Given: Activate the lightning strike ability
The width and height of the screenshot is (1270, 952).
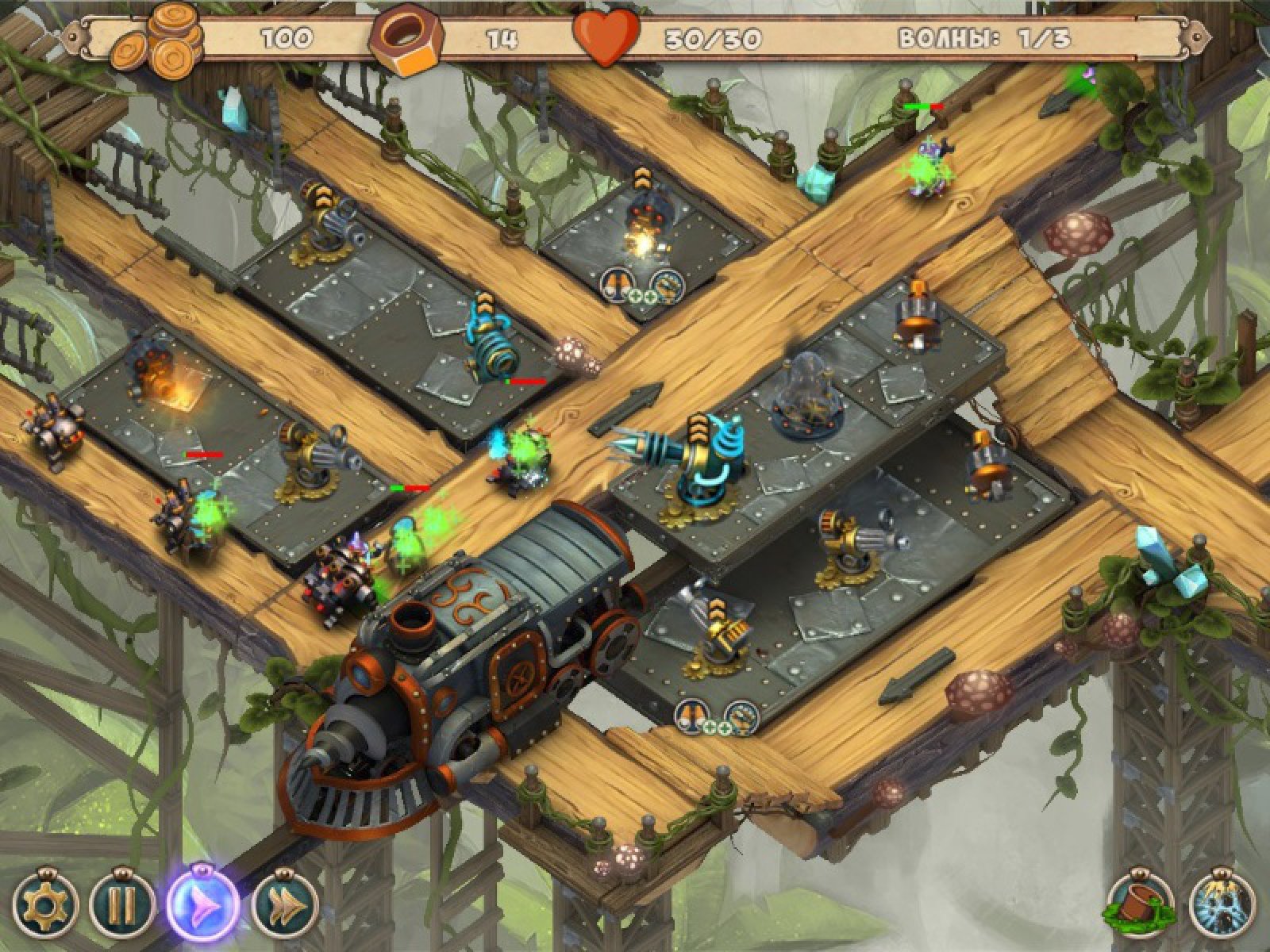Looking at the screenshot, I should (x=1222, y=907).
